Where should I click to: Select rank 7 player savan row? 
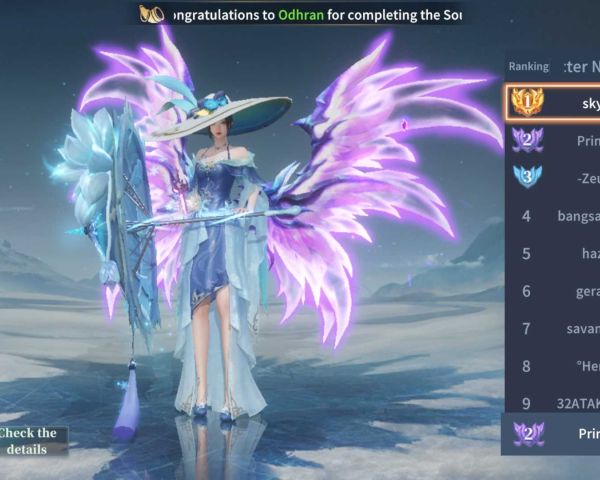(x=553, y=329)
